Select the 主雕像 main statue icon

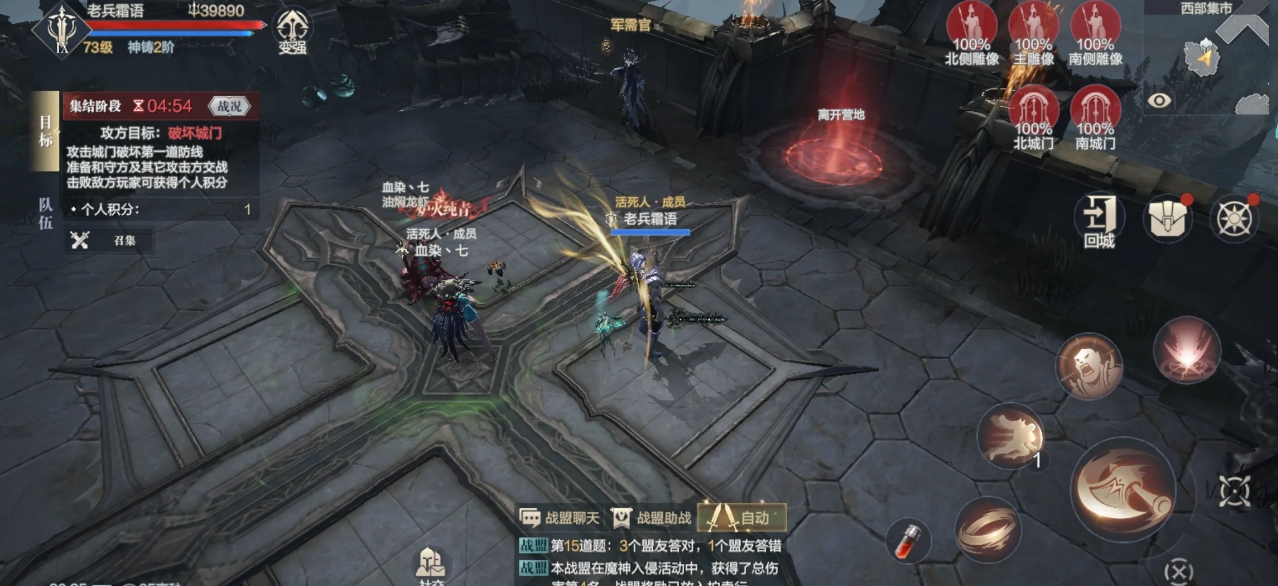pyautogui.click(x=1033, y=32)
